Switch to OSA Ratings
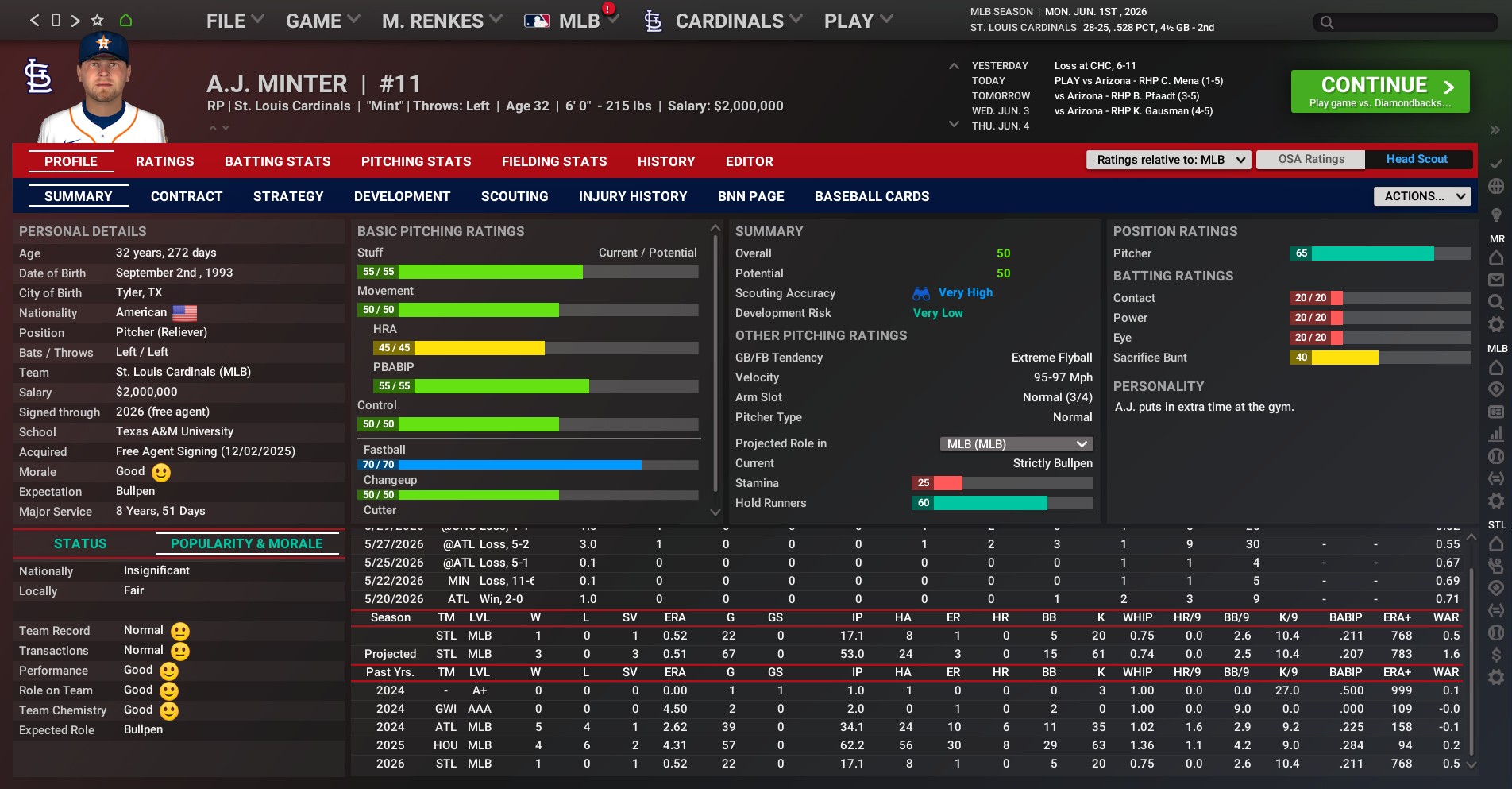Image resolution: width=1512 pixels, height=789 pixels. (x=1311, y=160)
